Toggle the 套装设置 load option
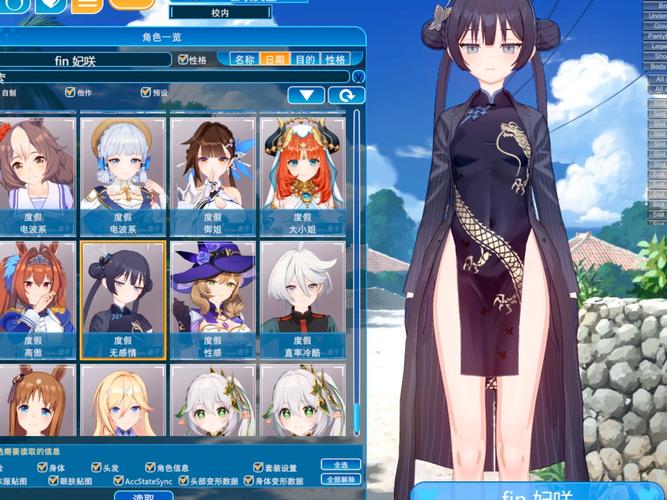667x500 pixels. [x=258, y=467]
